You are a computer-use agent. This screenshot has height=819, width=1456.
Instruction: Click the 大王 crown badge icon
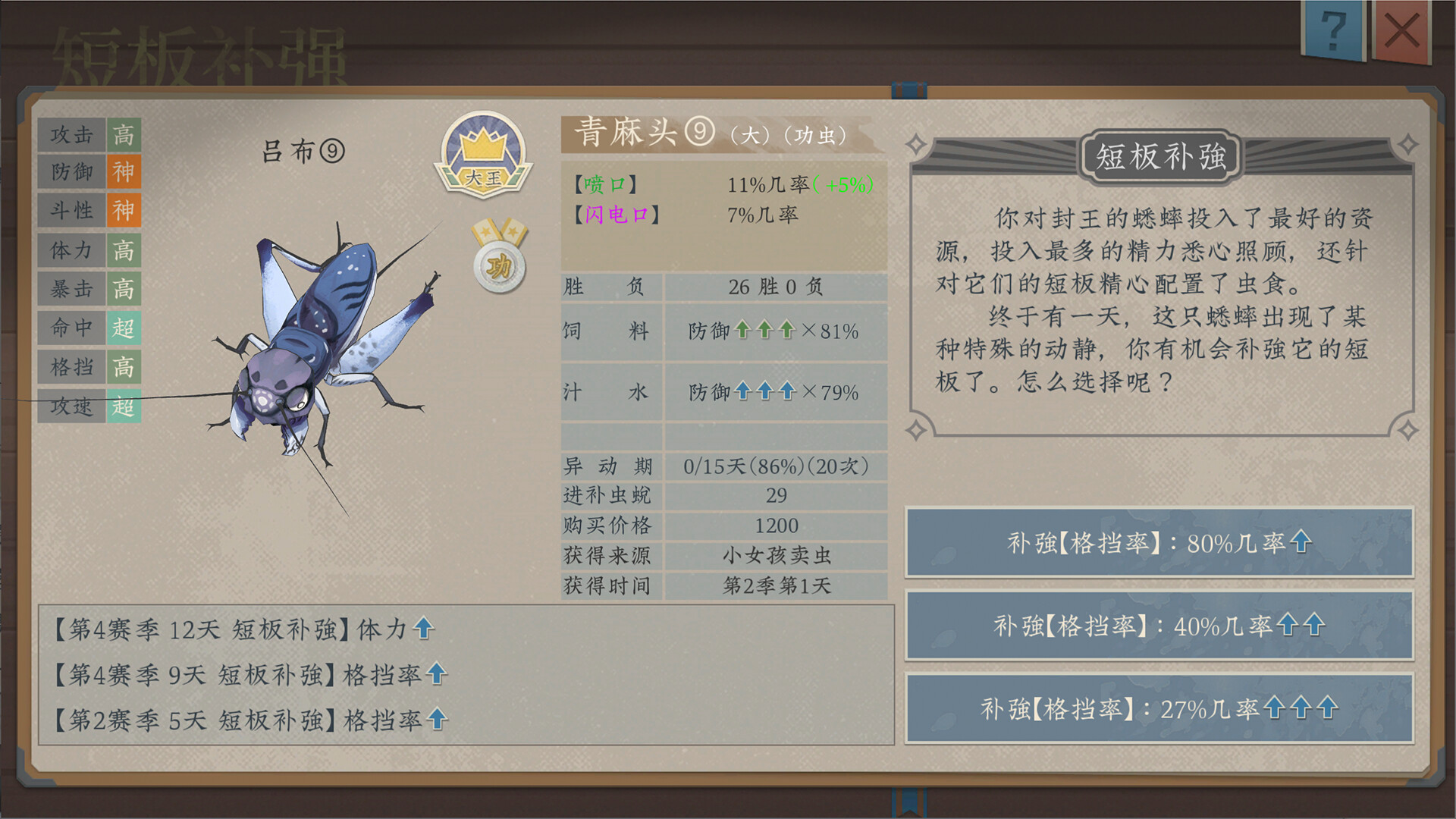[x=483, y=155]
